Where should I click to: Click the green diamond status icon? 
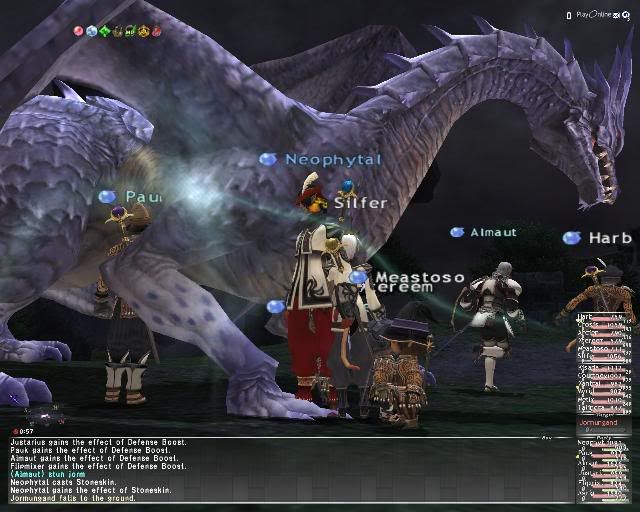[105, 31]
